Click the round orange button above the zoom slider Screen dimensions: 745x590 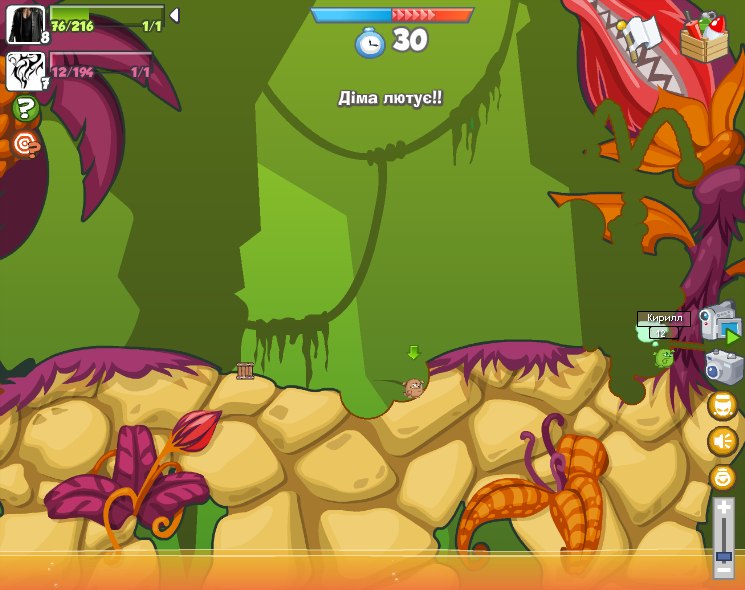pyautogui.click(x=722, y=477)
